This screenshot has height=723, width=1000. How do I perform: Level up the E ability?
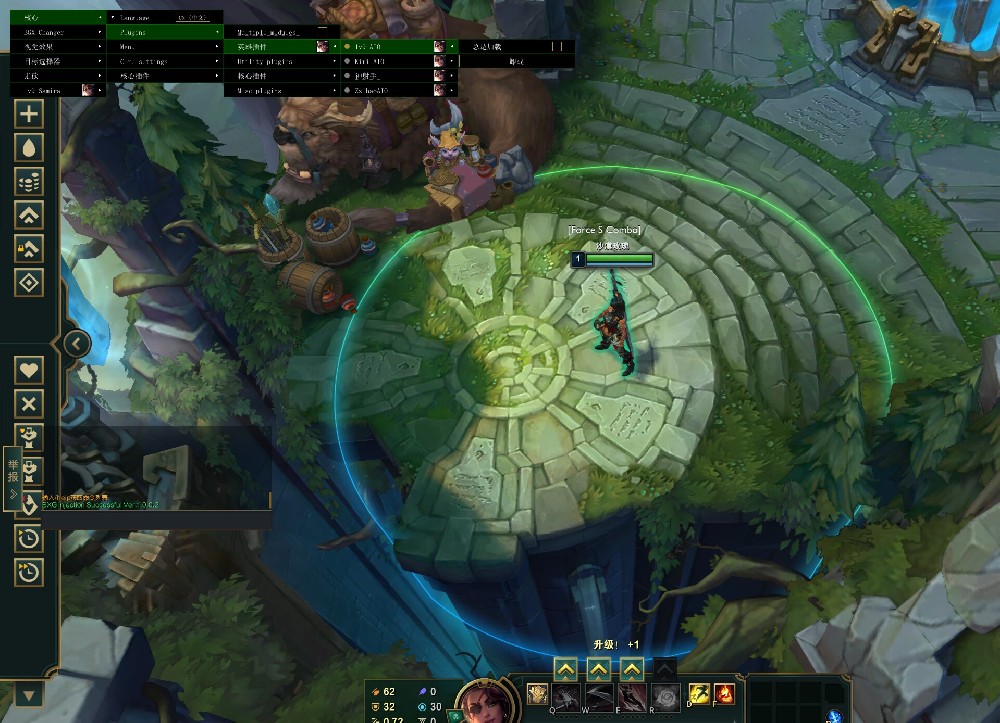631,668
